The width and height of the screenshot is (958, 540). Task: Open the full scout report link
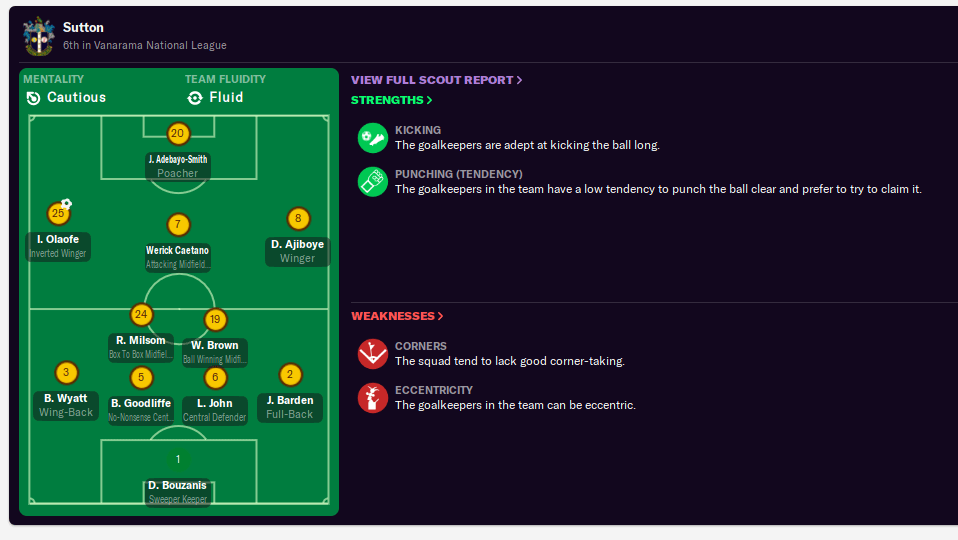(x=436, y=80)
